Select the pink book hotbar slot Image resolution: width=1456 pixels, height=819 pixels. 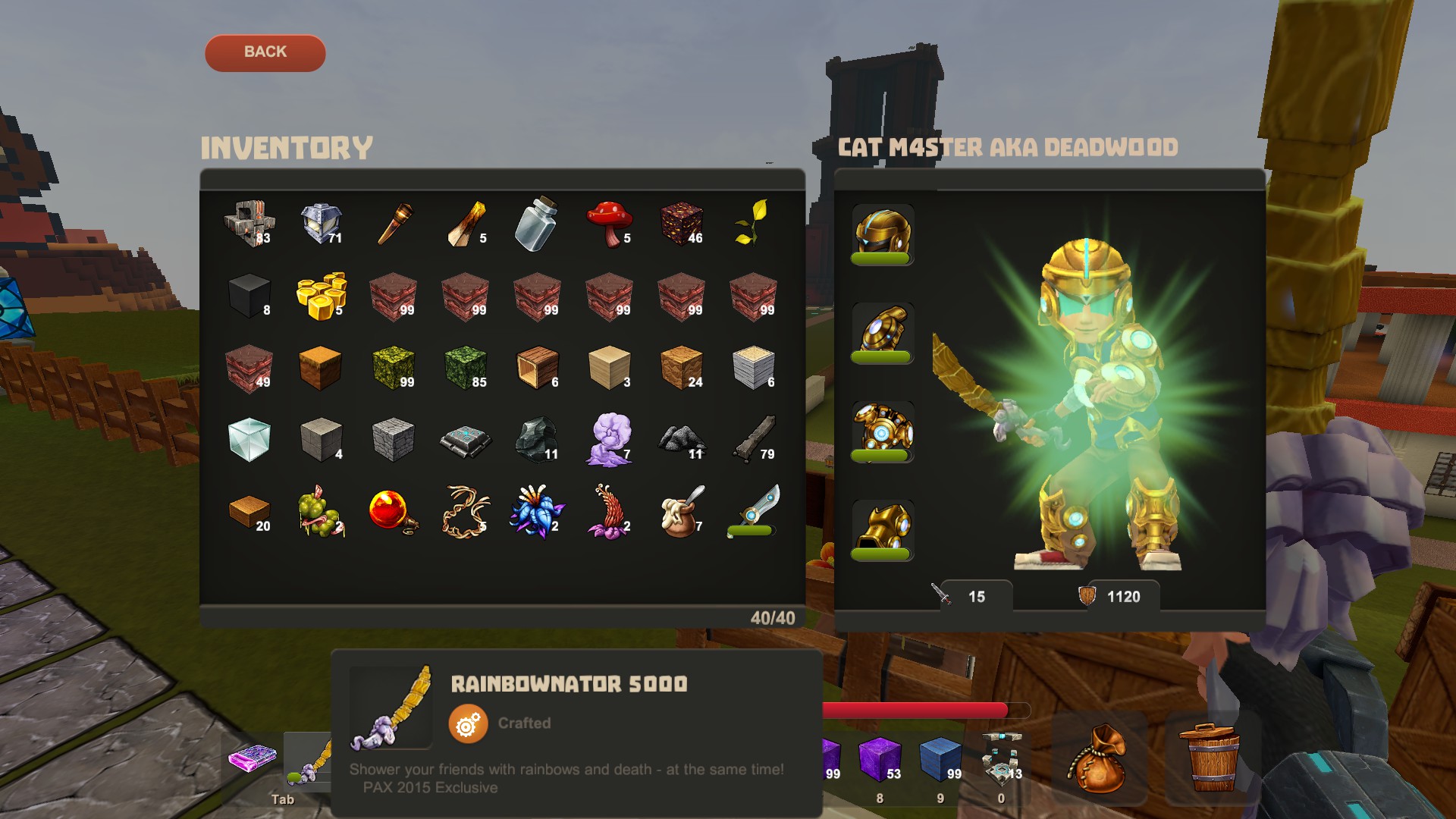pos(253,758)
